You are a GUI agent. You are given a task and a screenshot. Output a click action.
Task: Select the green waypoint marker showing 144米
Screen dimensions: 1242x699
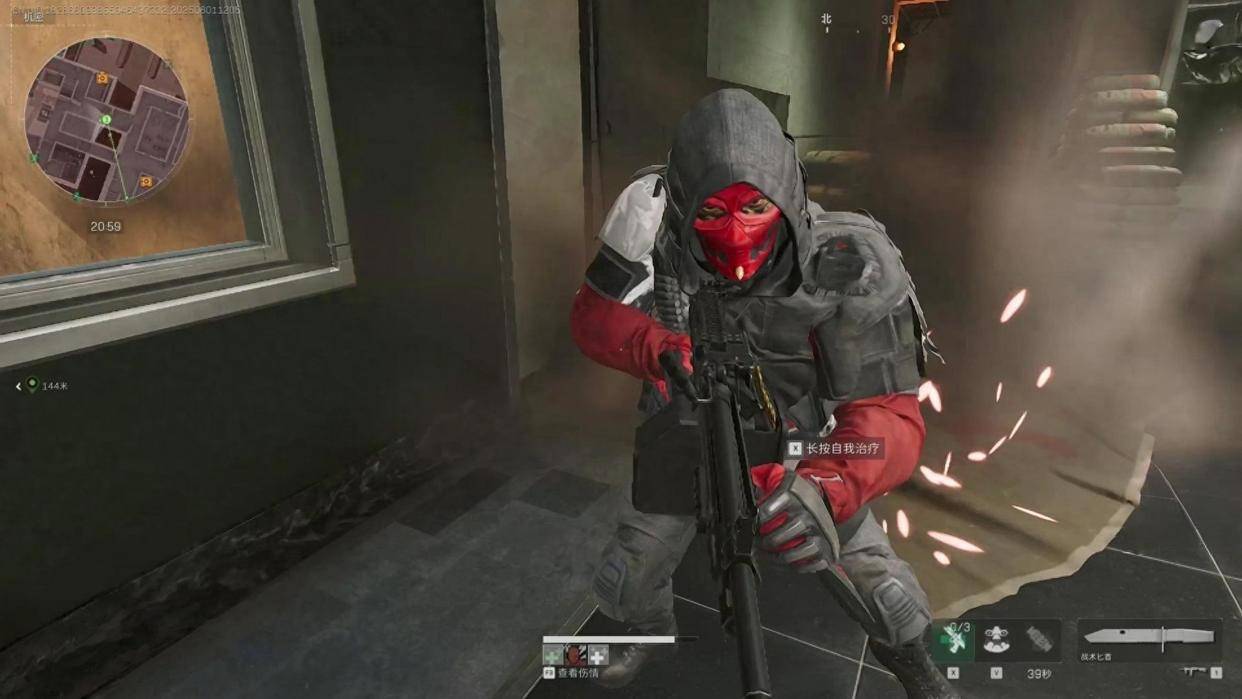coord(32,385)
